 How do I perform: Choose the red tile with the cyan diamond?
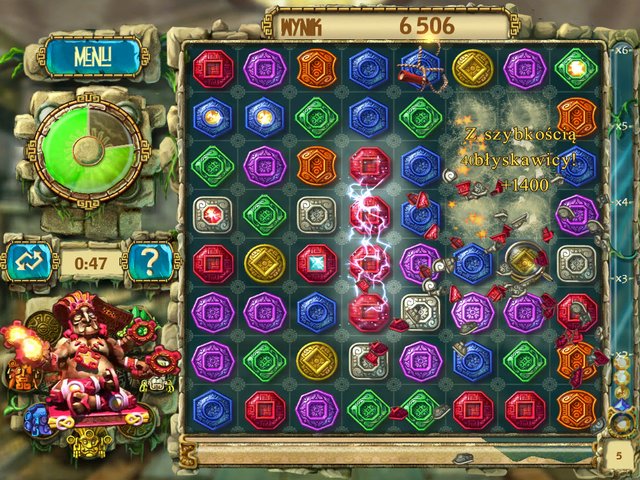pos(317,262)
